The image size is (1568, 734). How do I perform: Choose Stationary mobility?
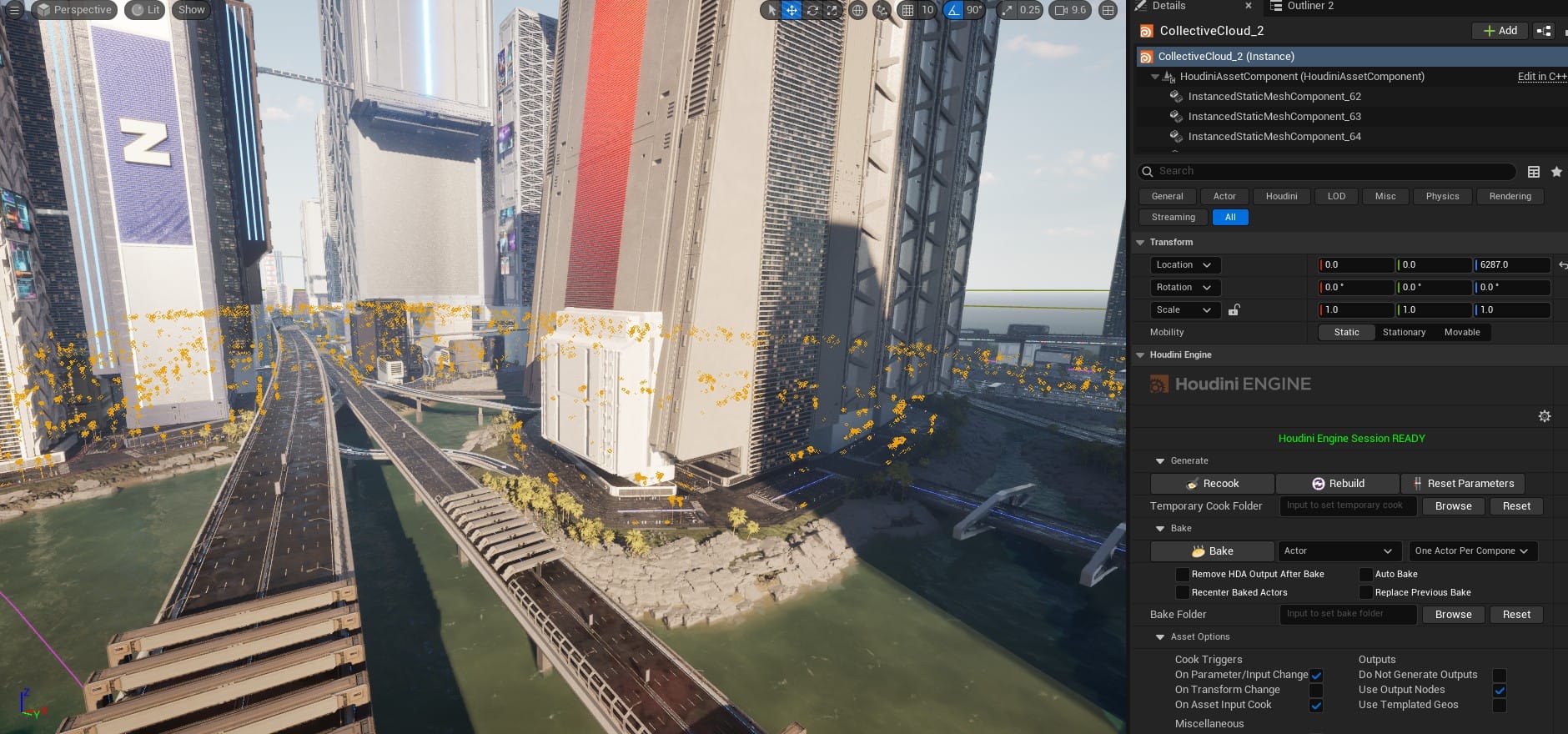point(1404,332)
